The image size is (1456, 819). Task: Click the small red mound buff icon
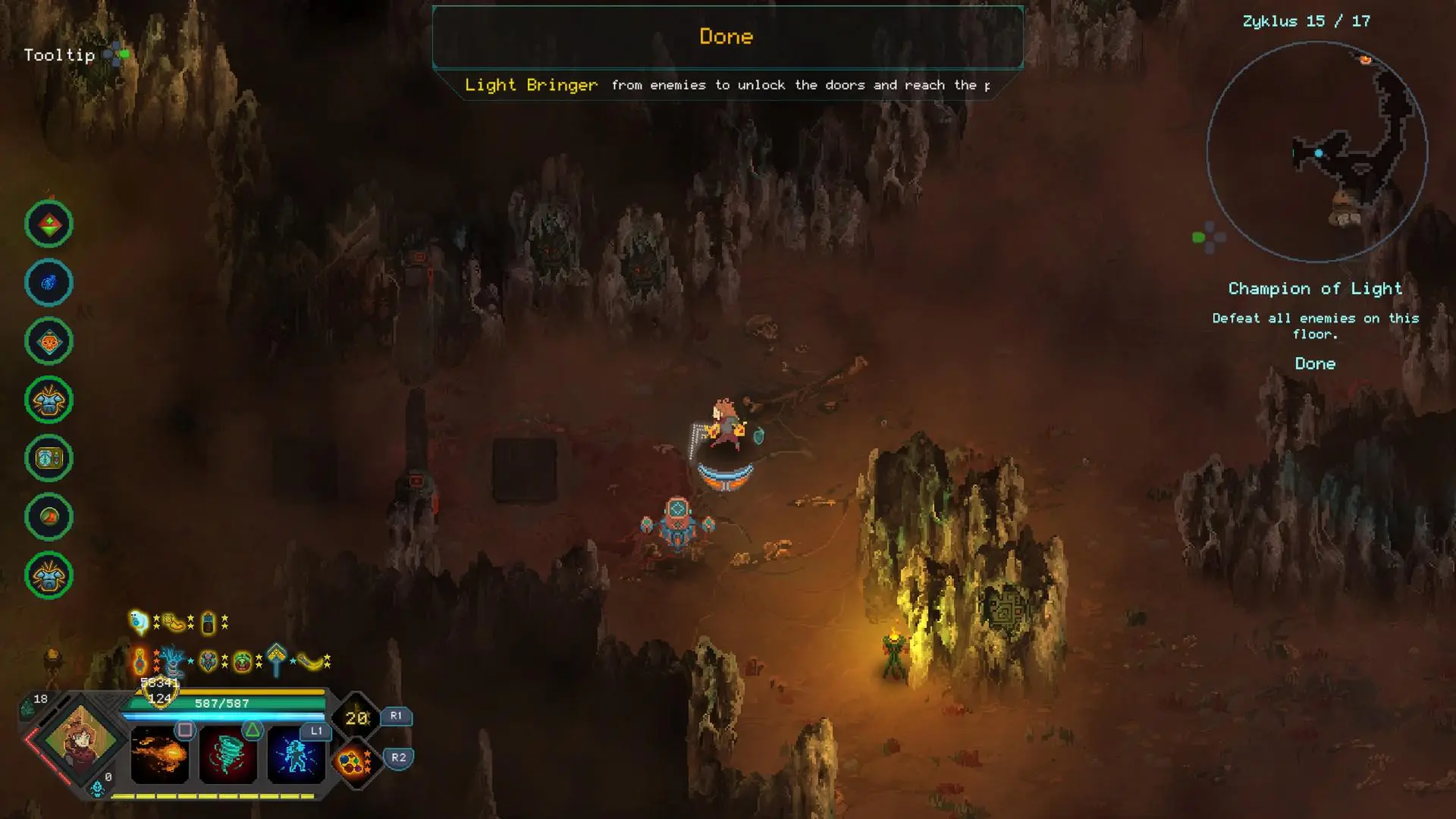pos(49,517)
